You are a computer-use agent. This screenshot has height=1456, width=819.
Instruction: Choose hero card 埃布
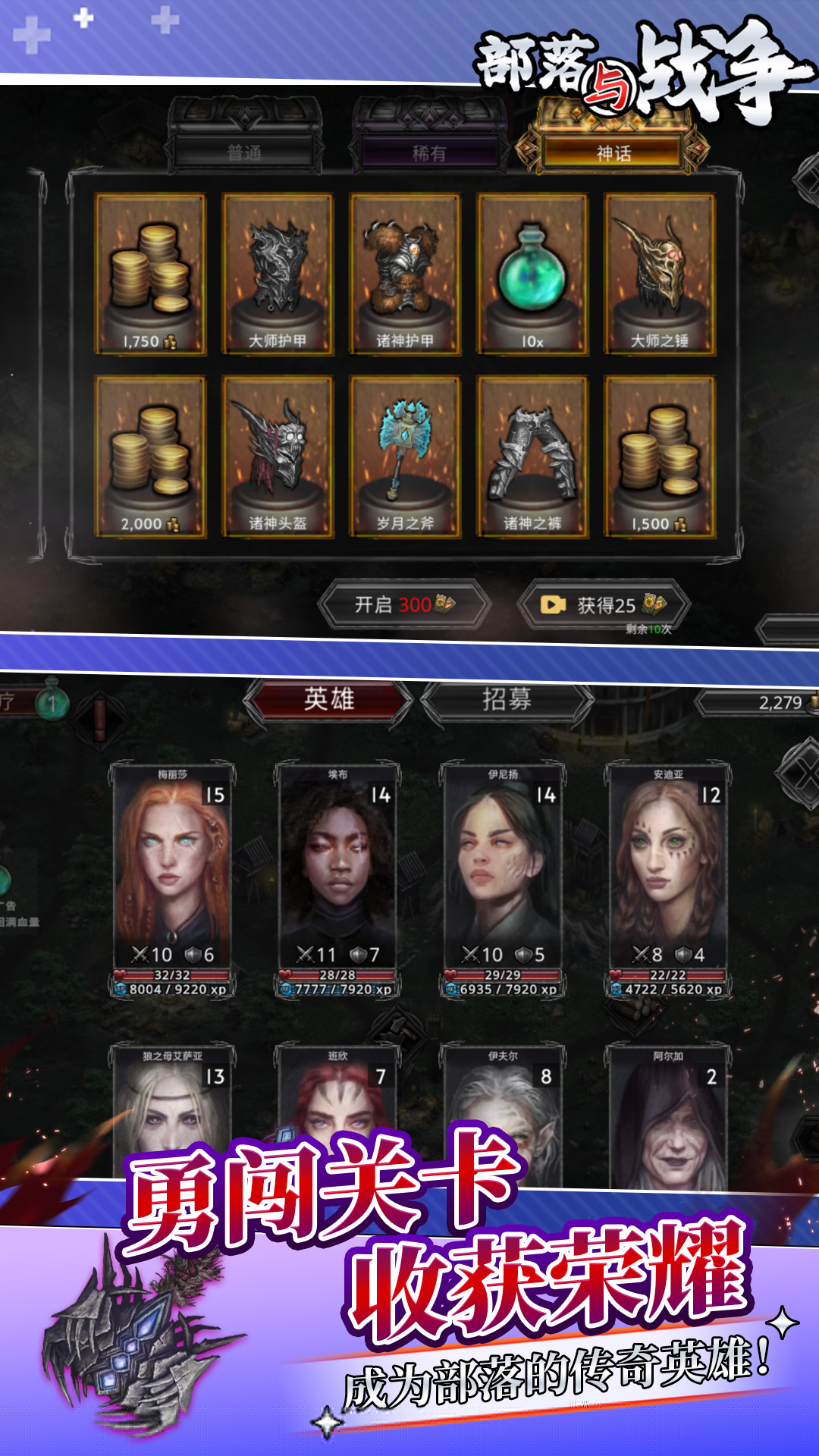click(337, 880)
